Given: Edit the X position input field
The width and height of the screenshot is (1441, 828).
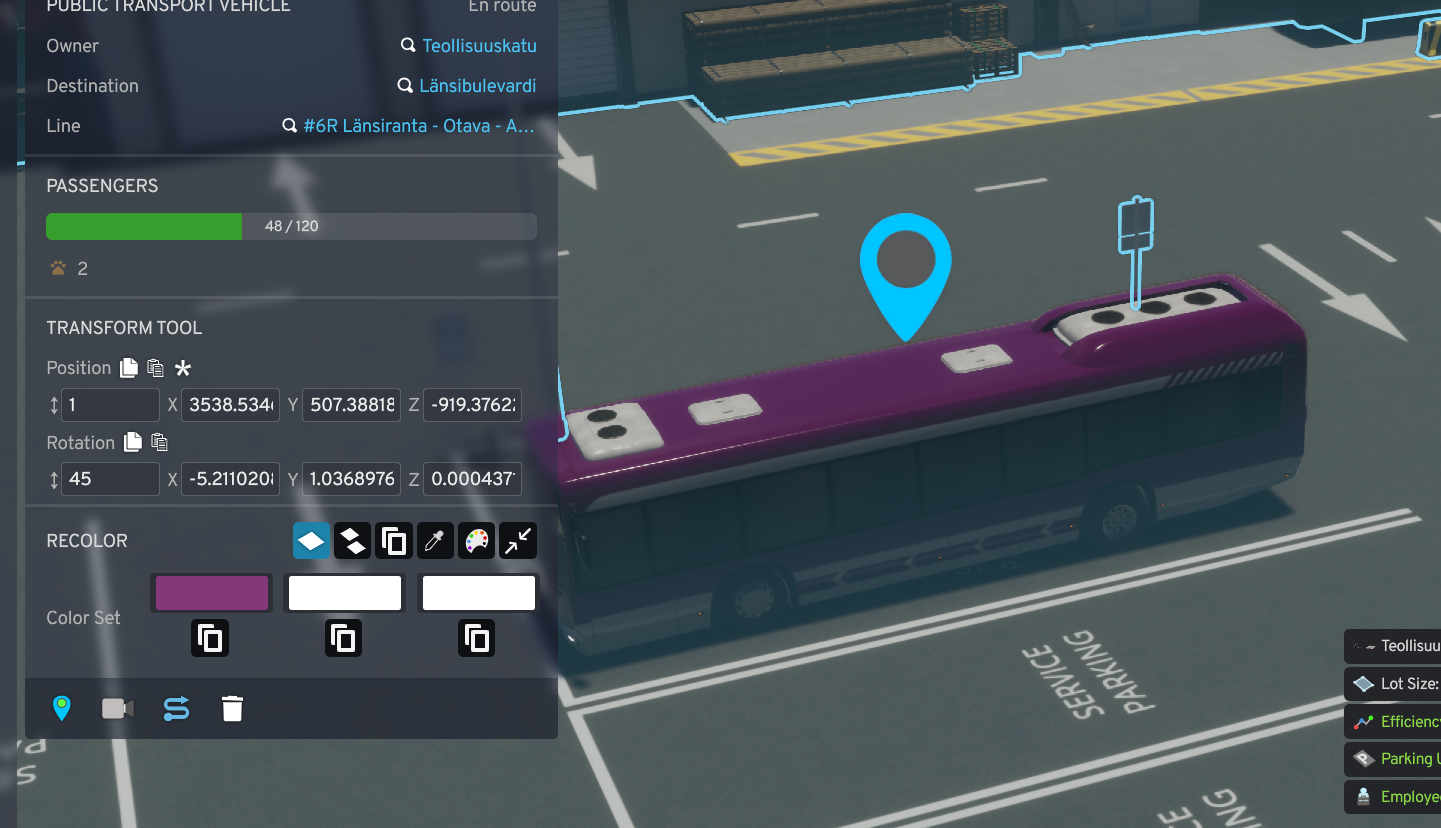Looking at the screenshot, I should tap(230, 405).
